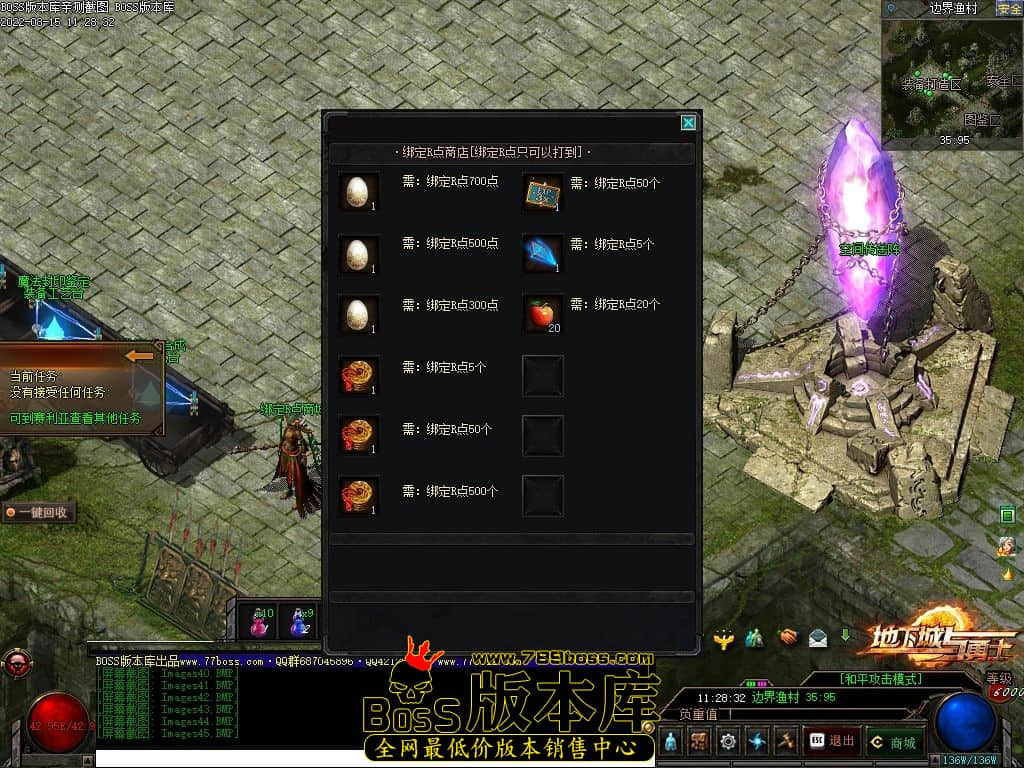Pick the framed picture shop item
Screen dimensions: 1024x768
point(543,191)
